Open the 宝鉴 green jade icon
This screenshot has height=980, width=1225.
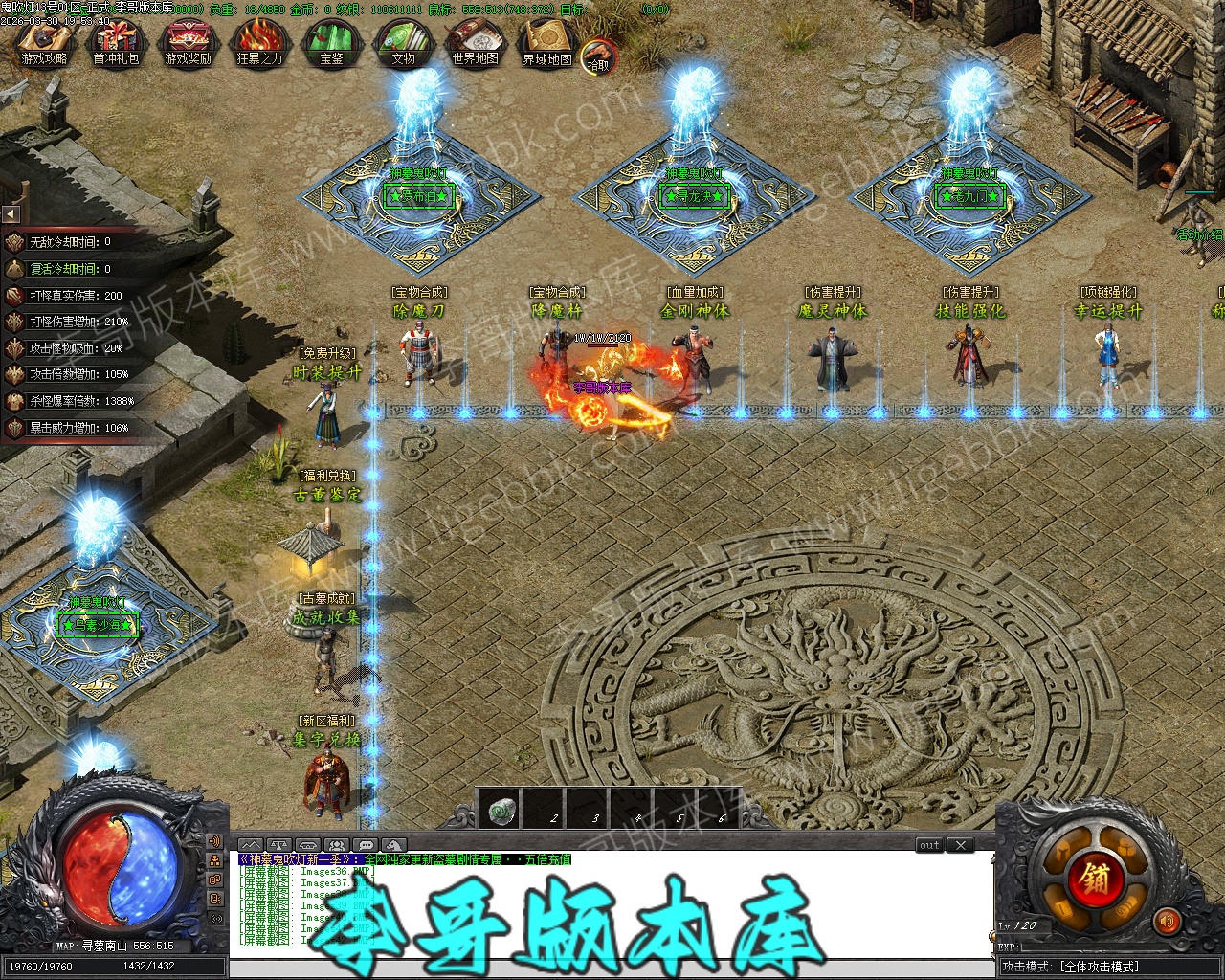coord(331,43)
